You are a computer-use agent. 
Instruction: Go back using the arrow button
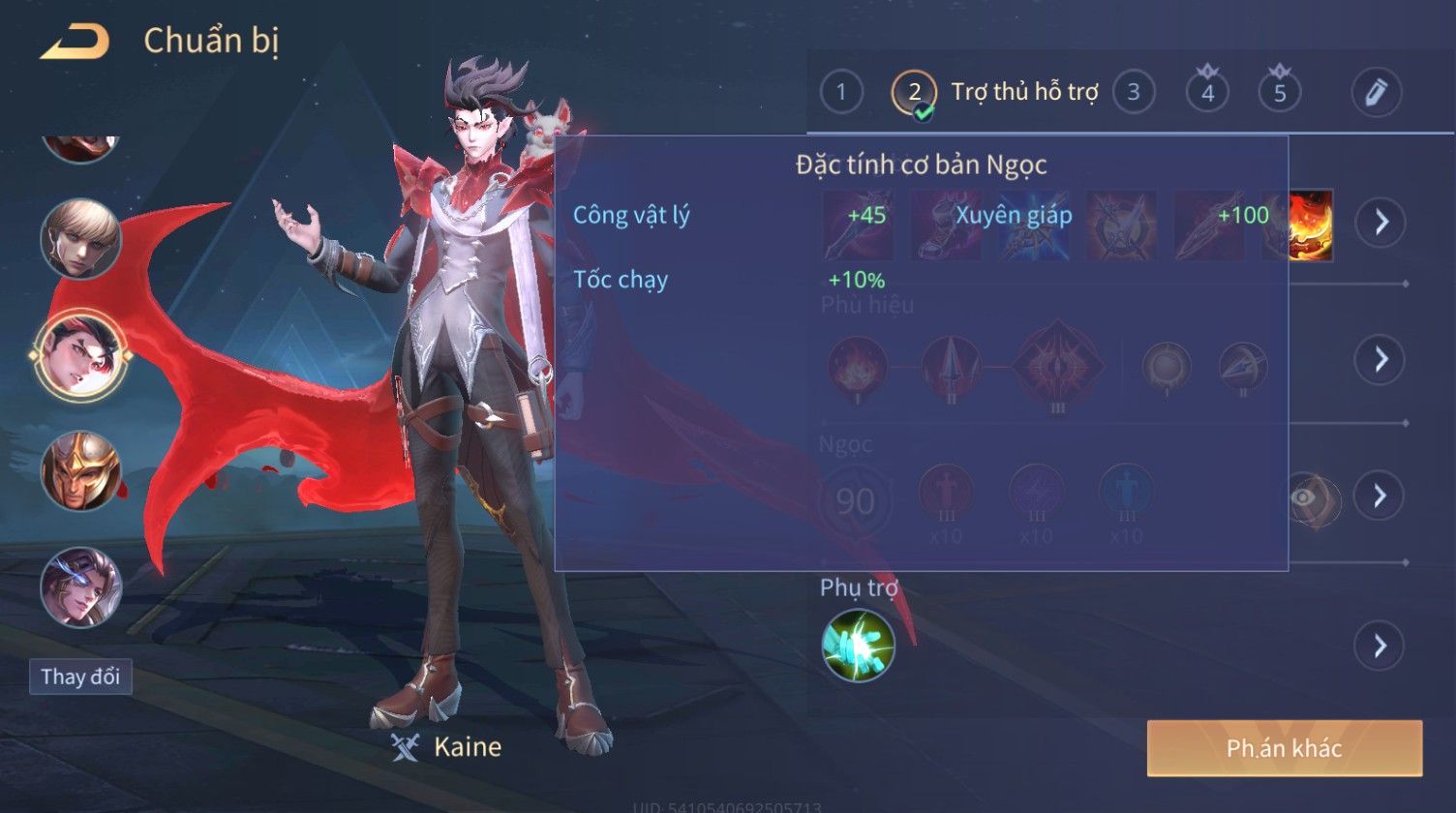pyautogui.click(x=74, y=42)
